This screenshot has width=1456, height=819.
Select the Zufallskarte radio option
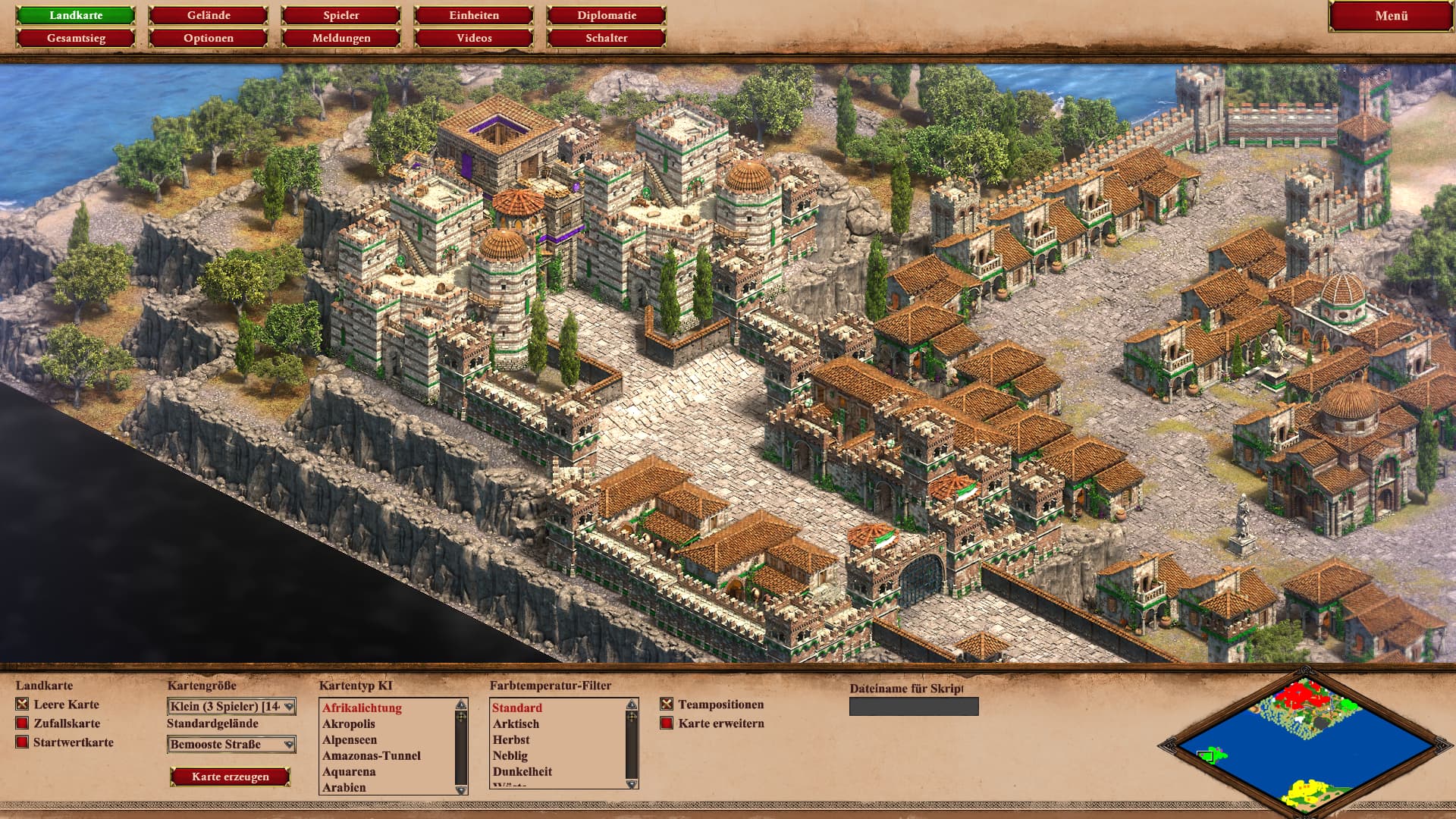[22, 723]
